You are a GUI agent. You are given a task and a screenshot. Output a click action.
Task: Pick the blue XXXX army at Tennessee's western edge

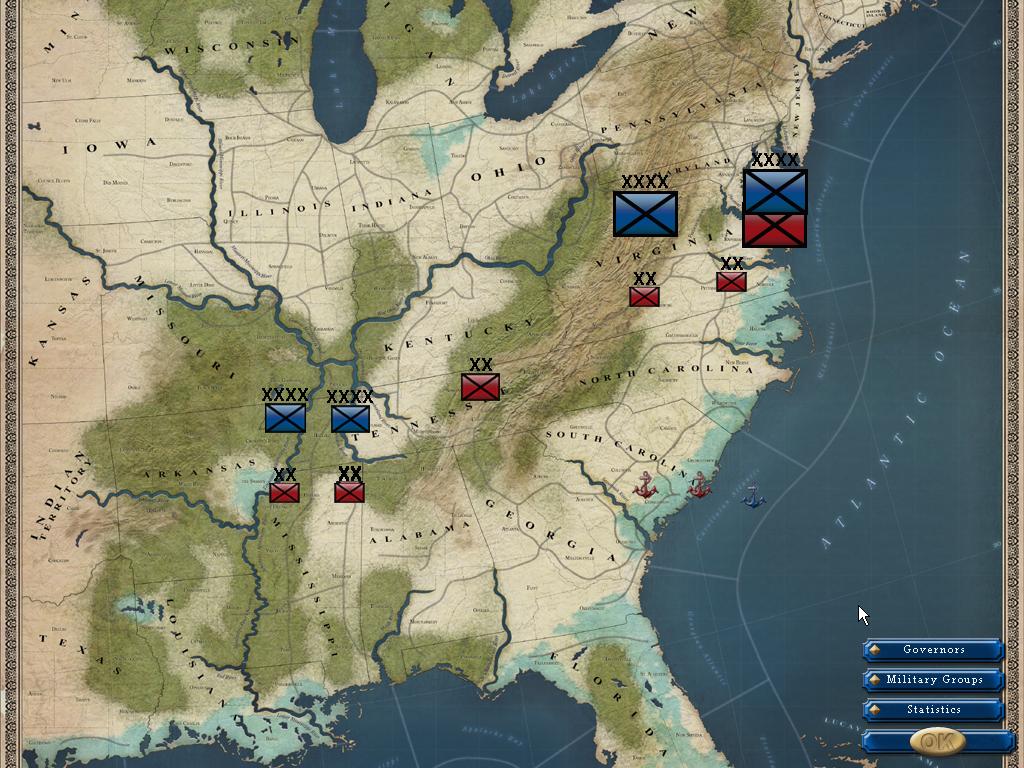pyautogui.click(x=350, y=419)
